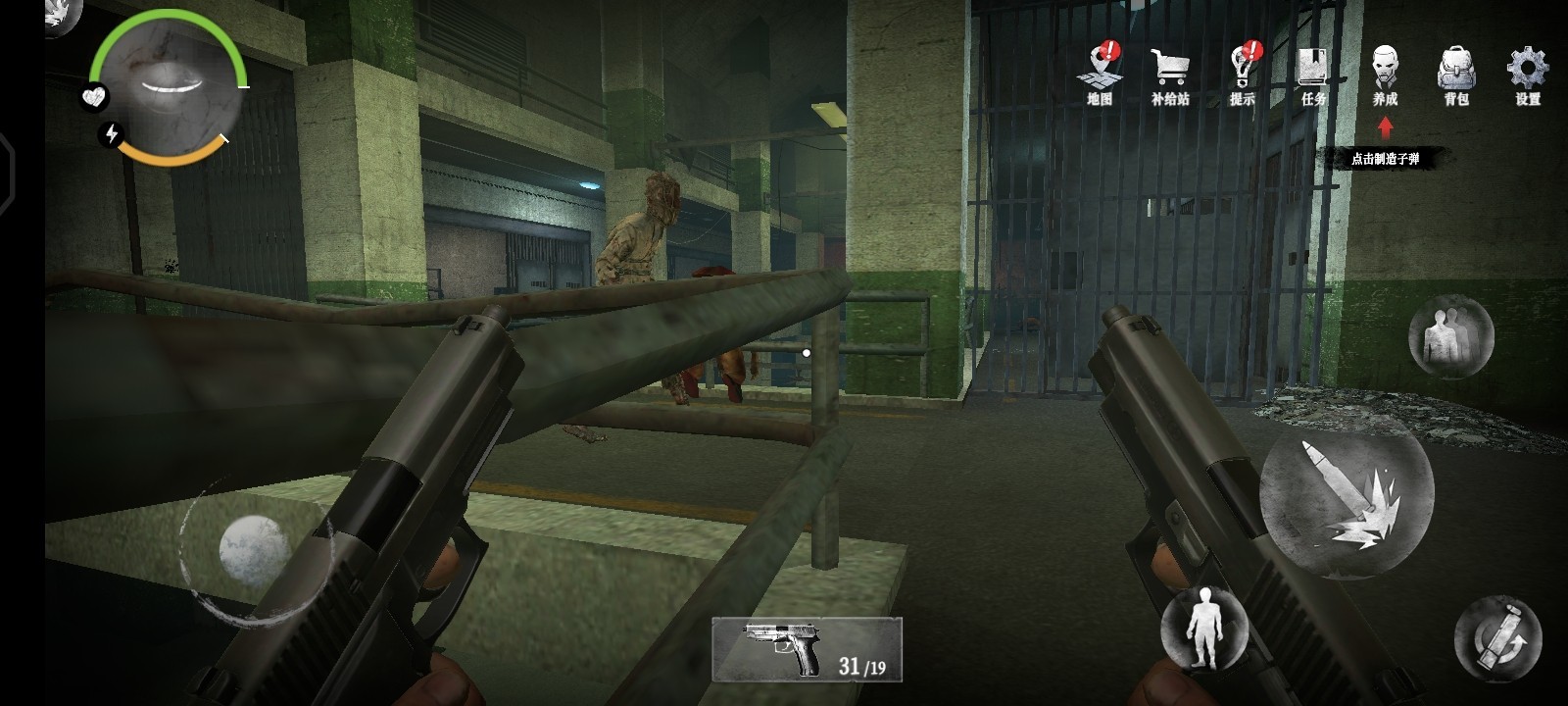1568x706 pixels.
Task: Tap the reload magazine button
Action: click(x=1497, y=638)
